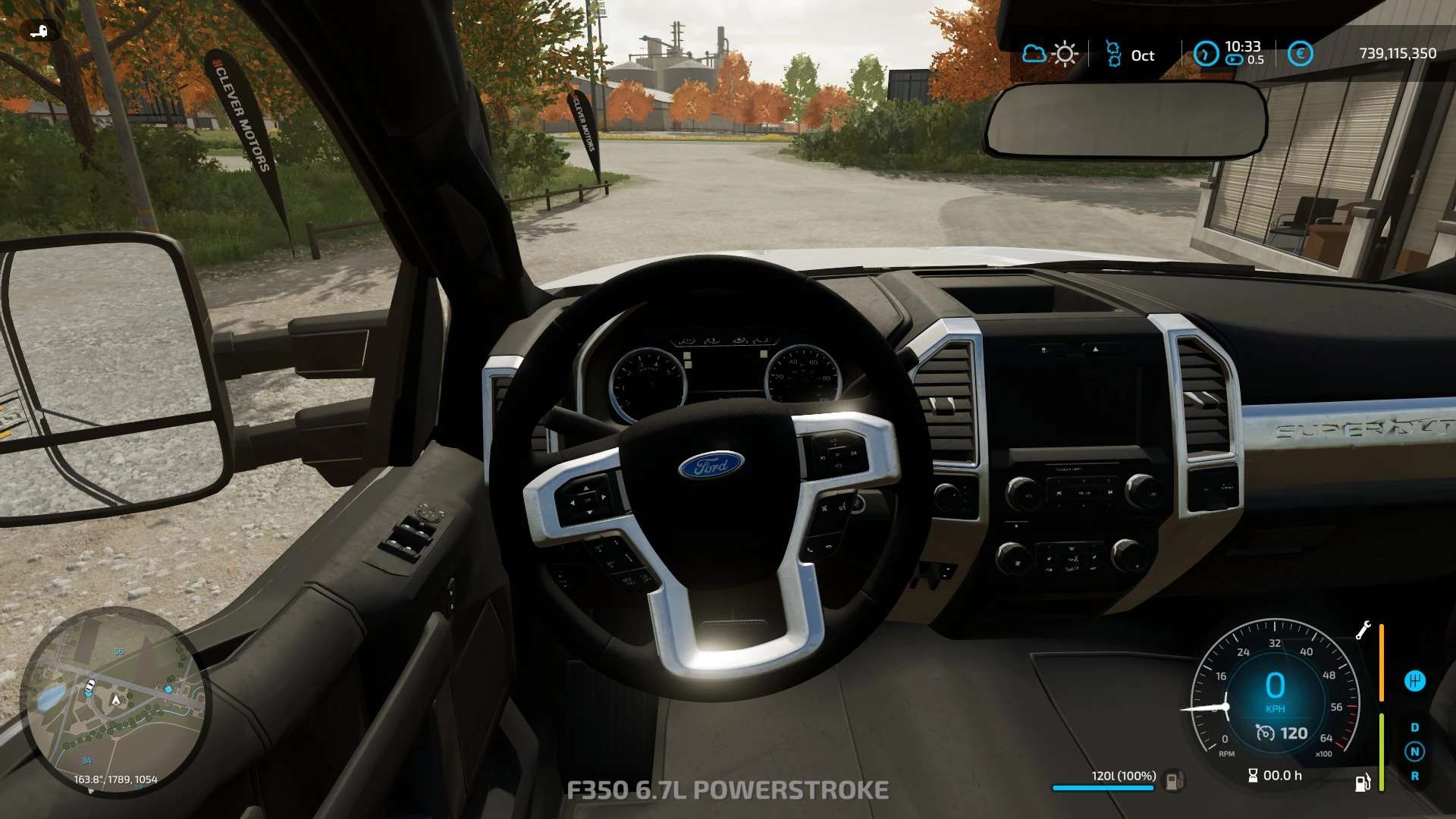Click the hourglass operating-hours icon
The width and height of the screenshot is (1456, 819).
pos(1253,775)
